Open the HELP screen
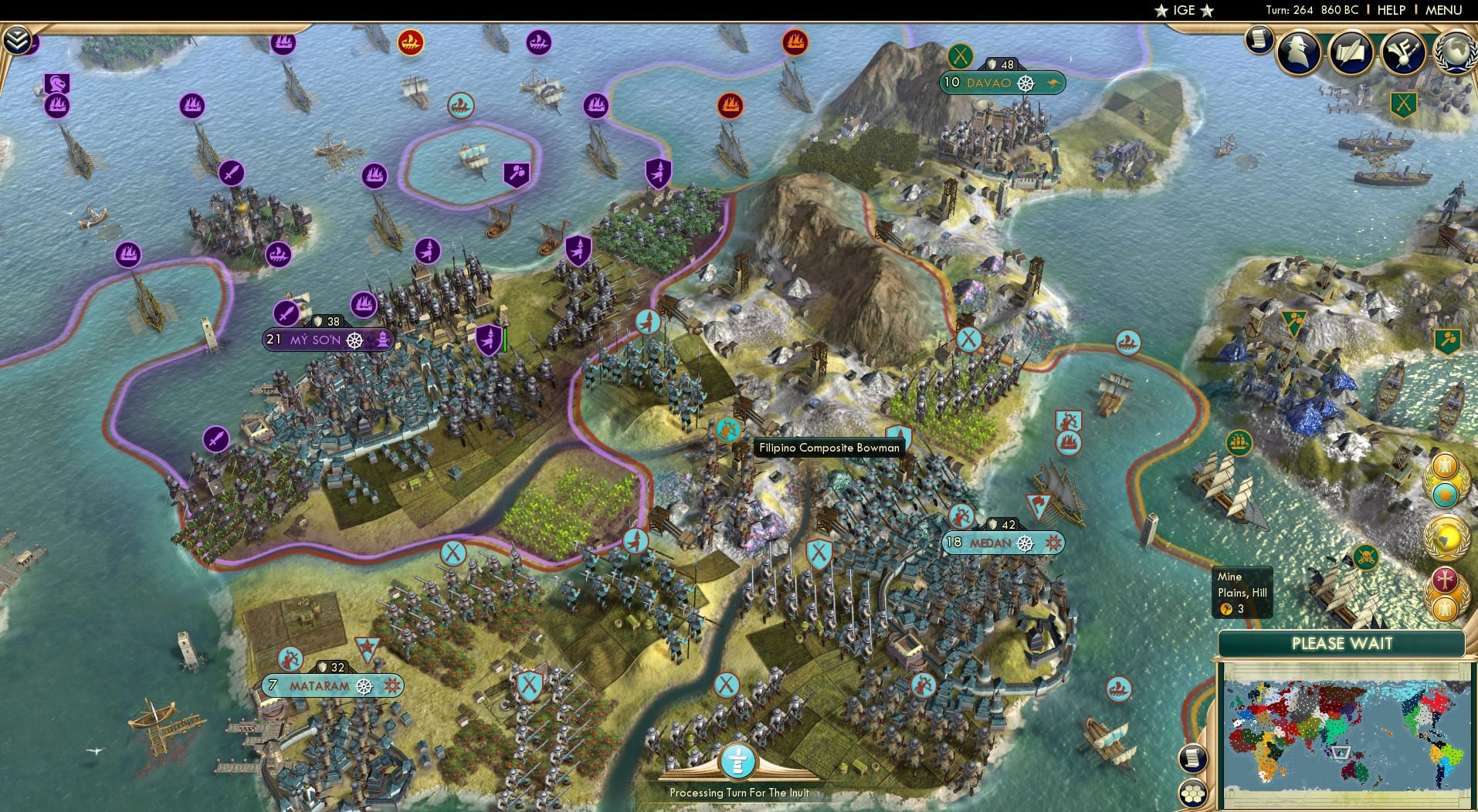 [x=1390, y=10]
